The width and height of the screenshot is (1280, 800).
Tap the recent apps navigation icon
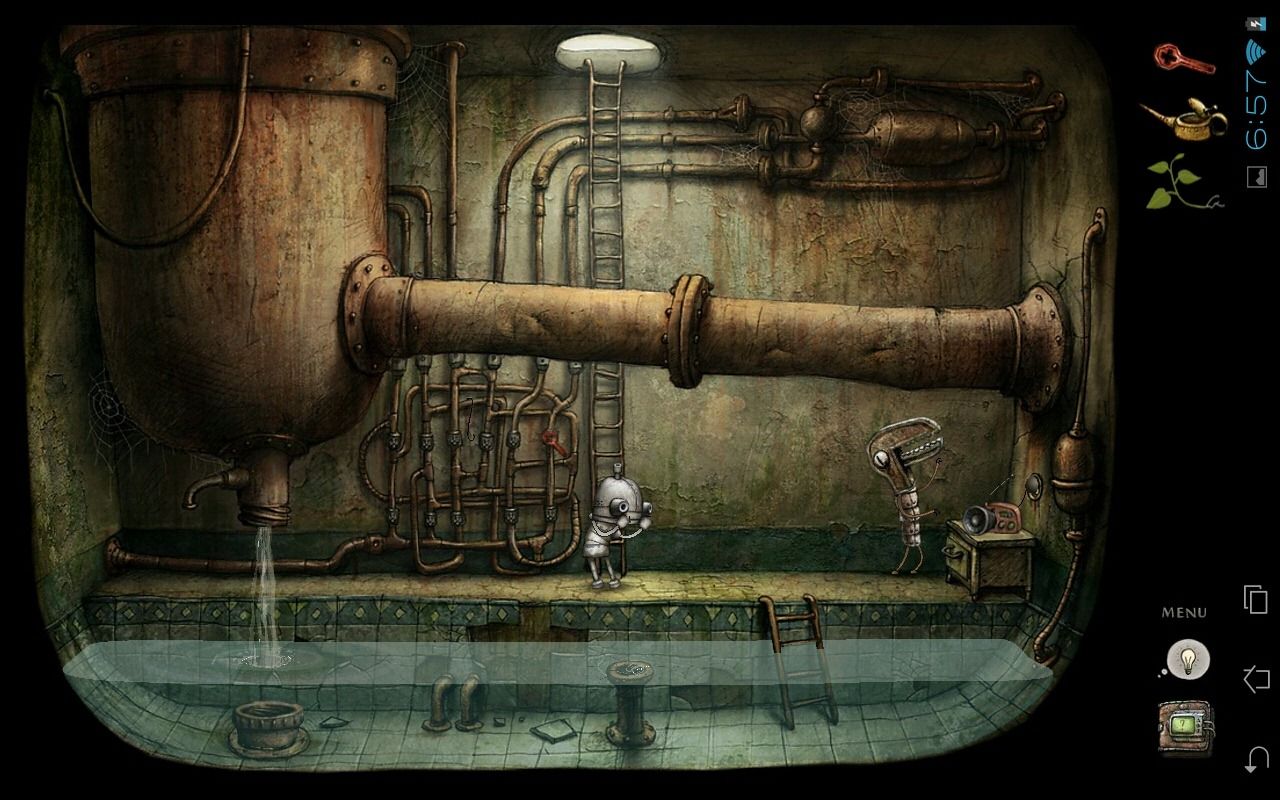coord(1257,597)
